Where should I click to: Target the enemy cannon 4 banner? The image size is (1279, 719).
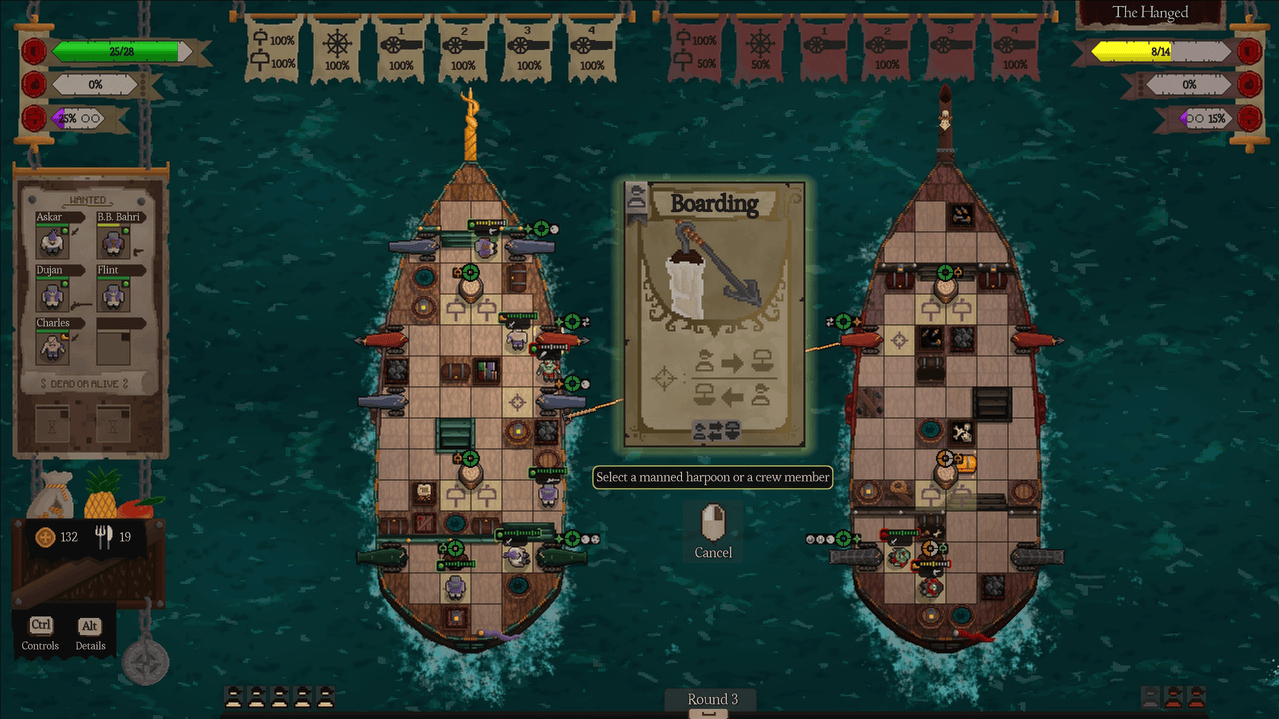click(1014, 48)
